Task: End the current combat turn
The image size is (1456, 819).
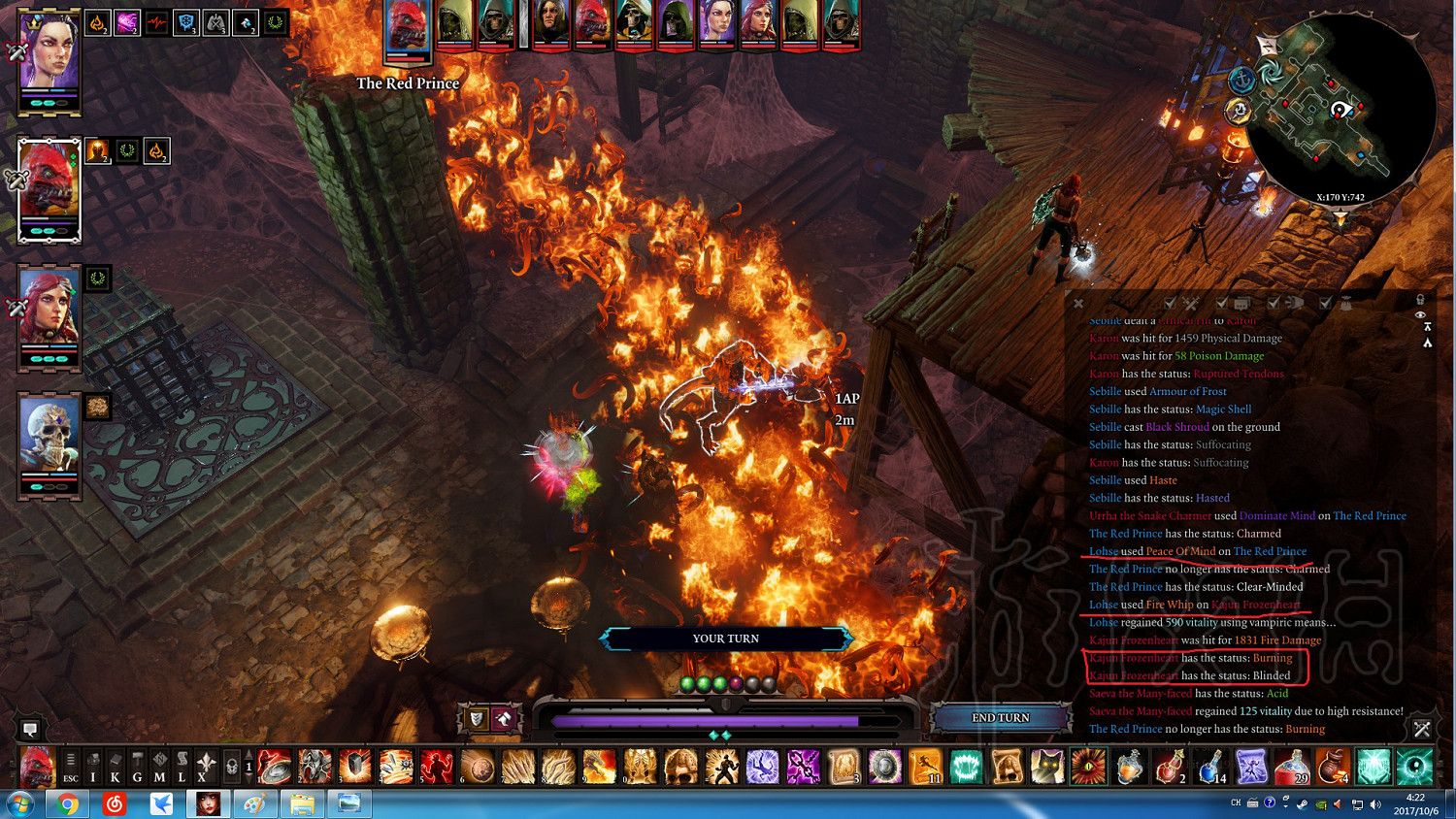Action: [1001, 718]
